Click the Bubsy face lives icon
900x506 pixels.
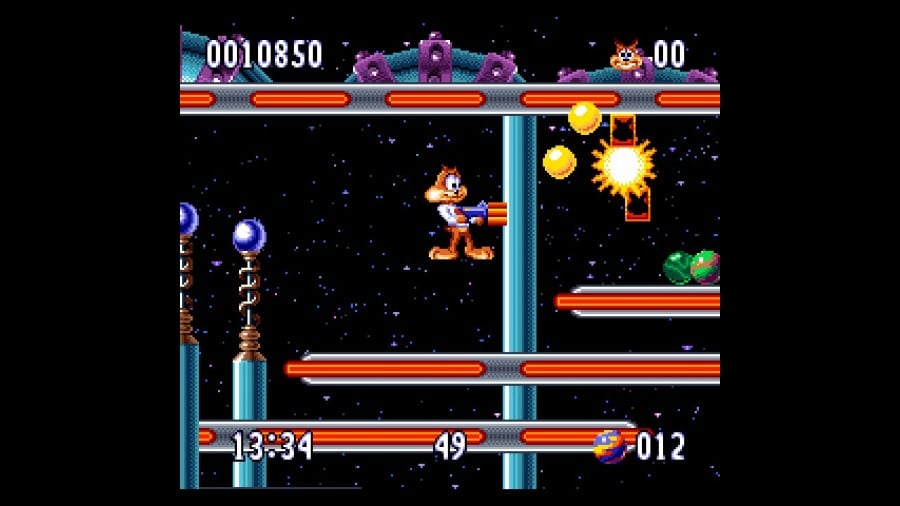(x=627, y=55)
